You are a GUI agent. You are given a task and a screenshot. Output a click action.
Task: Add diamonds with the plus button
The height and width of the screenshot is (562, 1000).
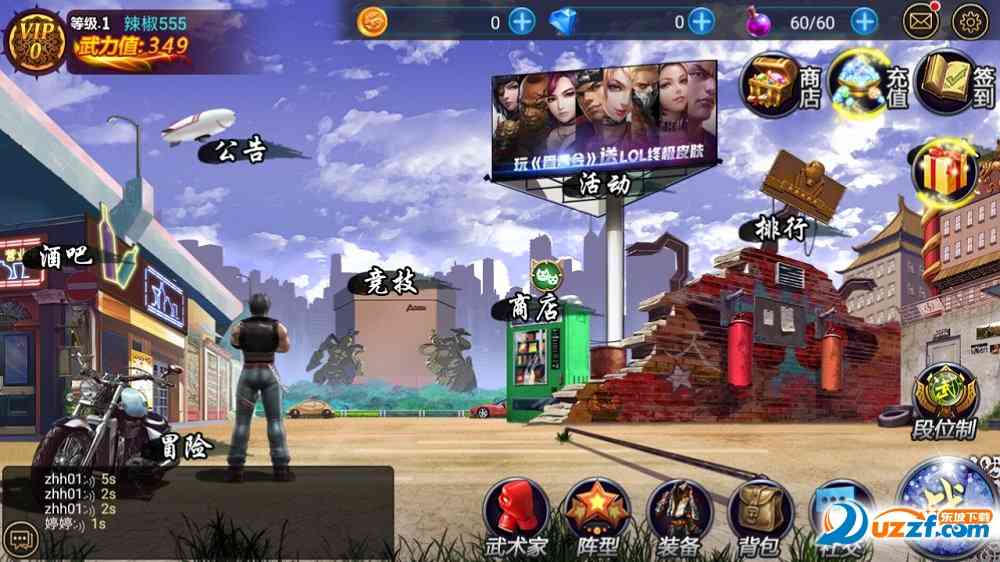701,21
